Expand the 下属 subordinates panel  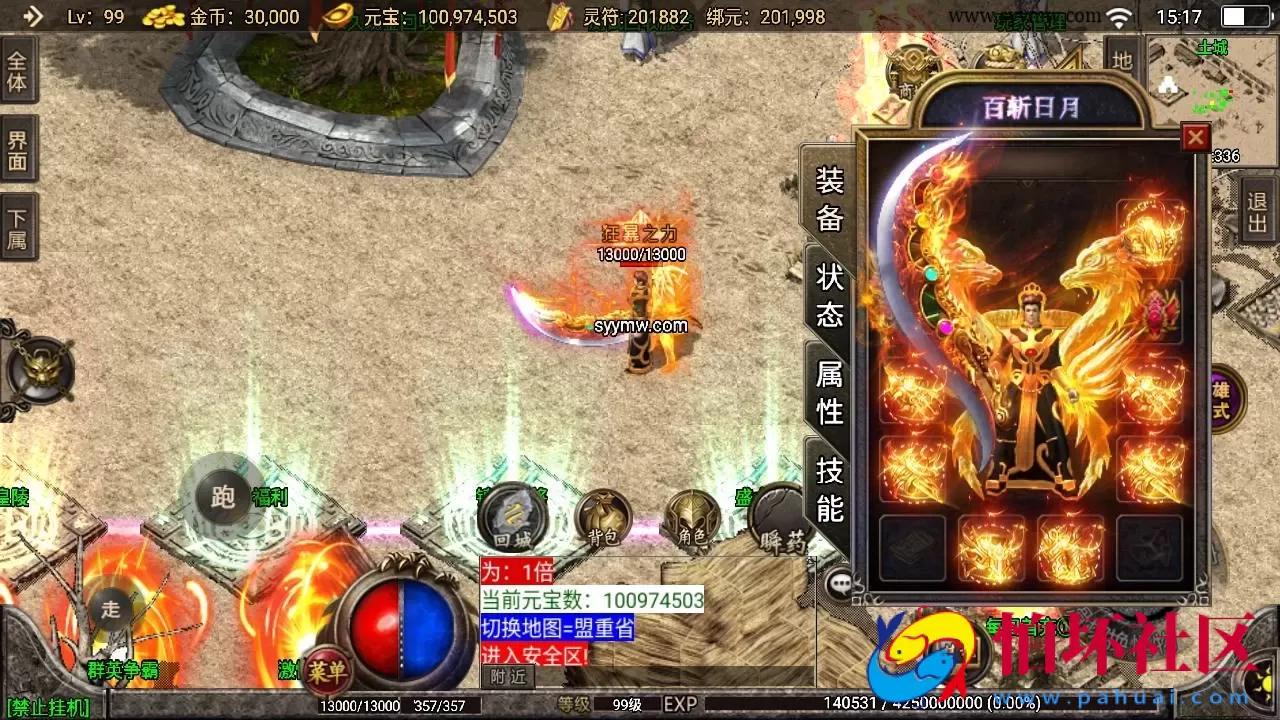click(x=19, y=227)
